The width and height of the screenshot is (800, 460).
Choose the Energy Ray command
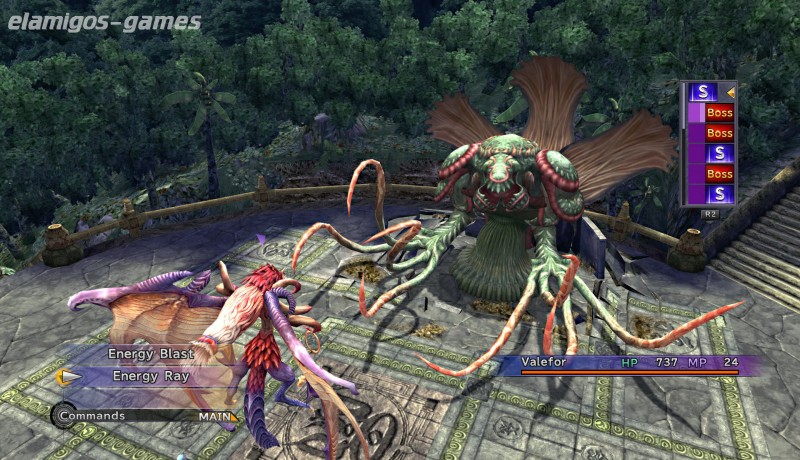[151, 377]
